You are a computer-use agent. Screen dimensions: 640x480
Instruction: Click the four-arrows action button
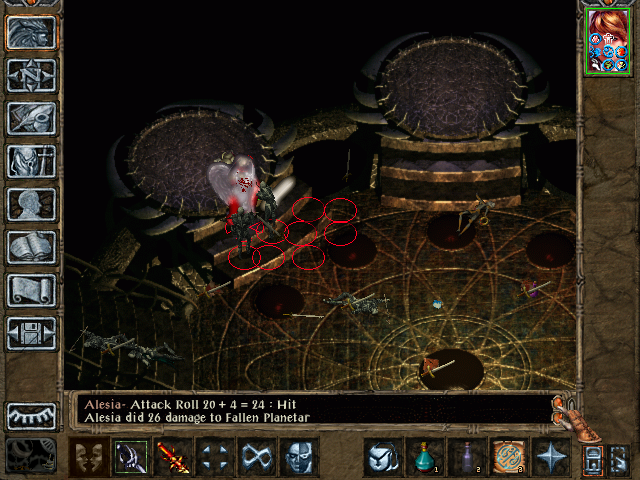215,457
